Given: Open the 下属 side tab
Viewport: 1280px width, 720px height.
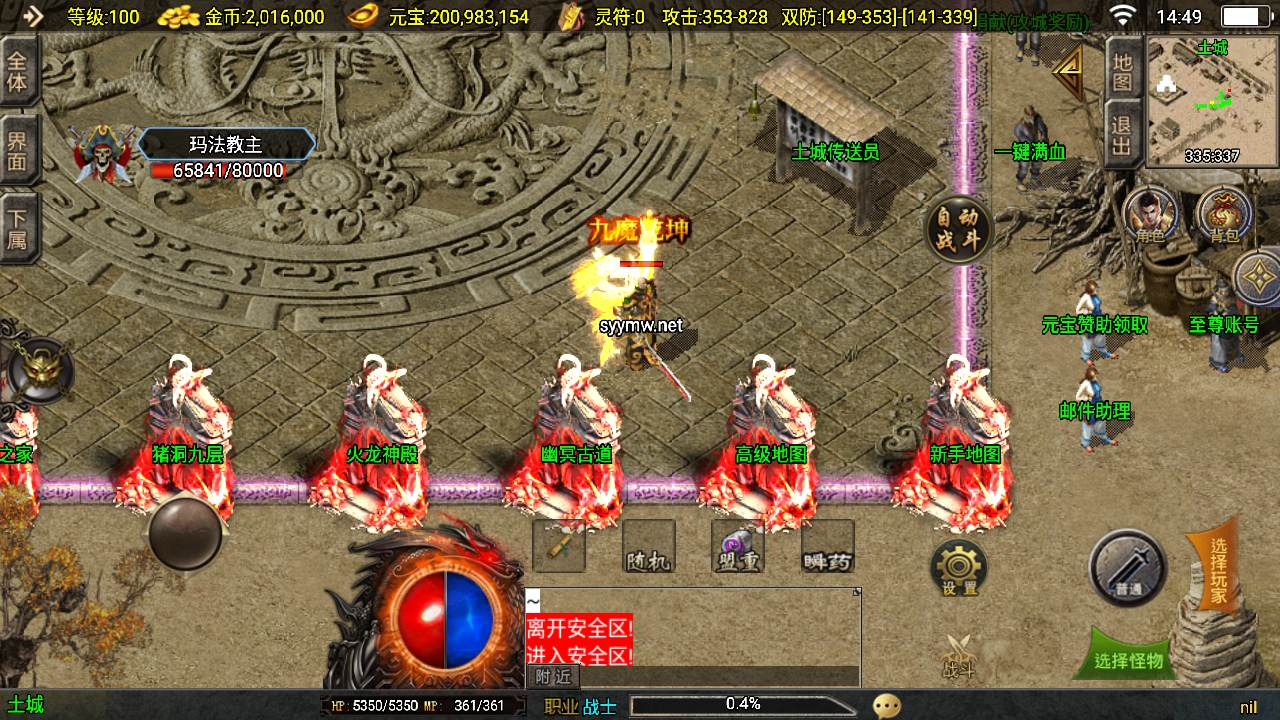Looking at the screenshot, I should 18,228.
